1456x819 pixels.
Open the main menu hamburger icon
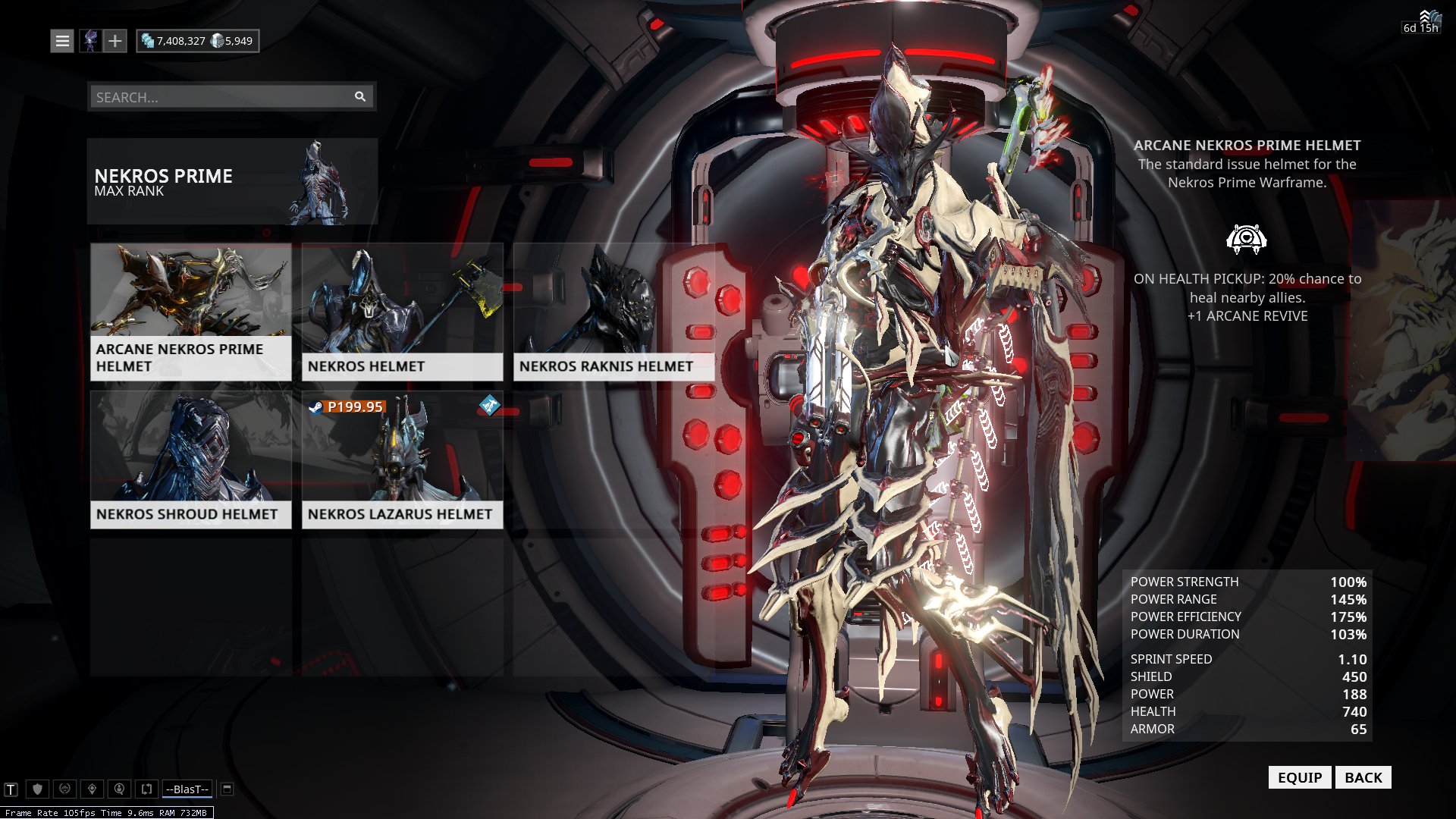tap(62, 40)
